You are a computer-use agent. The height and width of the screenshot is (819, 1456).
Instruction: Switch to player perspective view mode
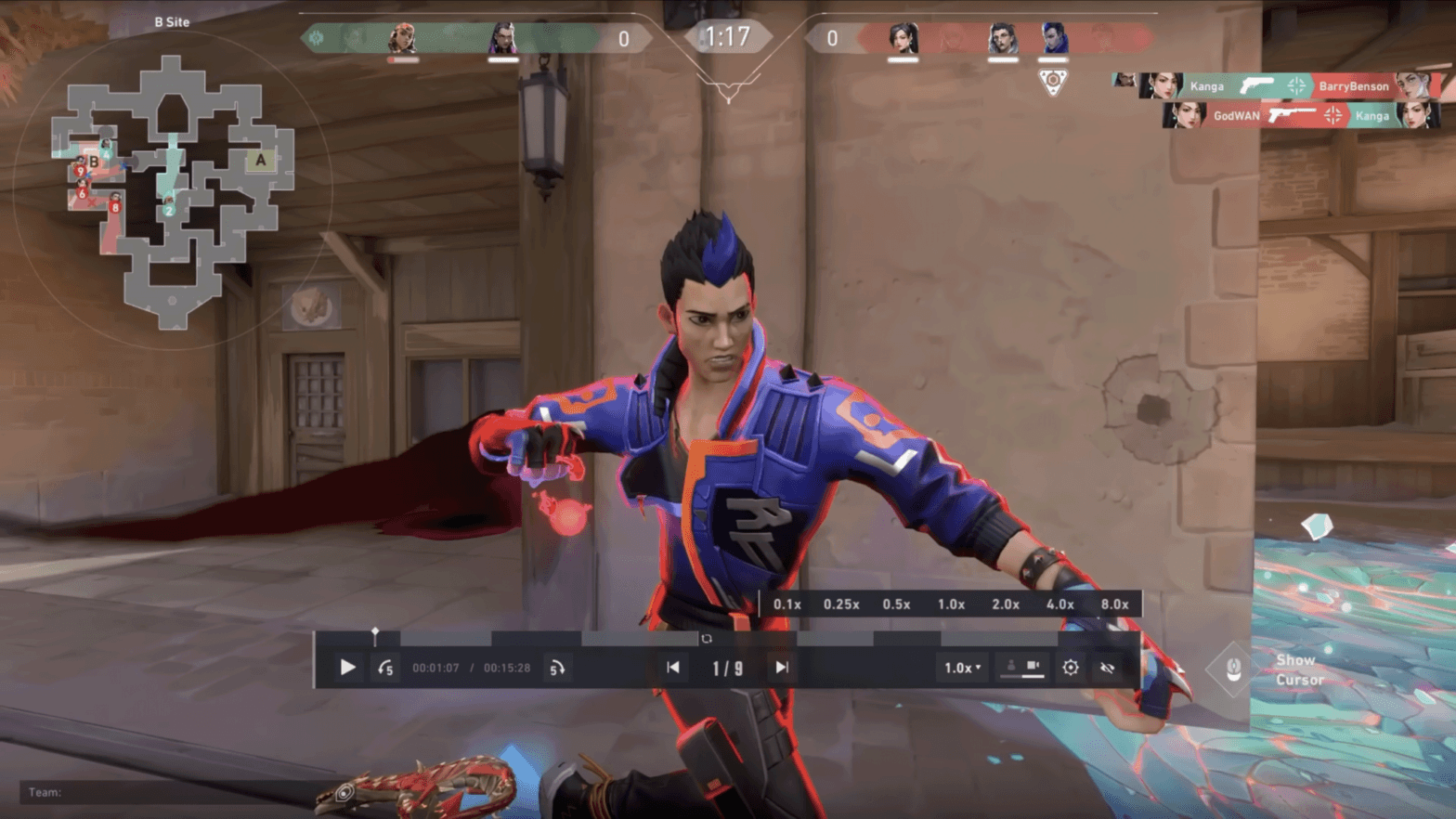[x=1011, y=666]
